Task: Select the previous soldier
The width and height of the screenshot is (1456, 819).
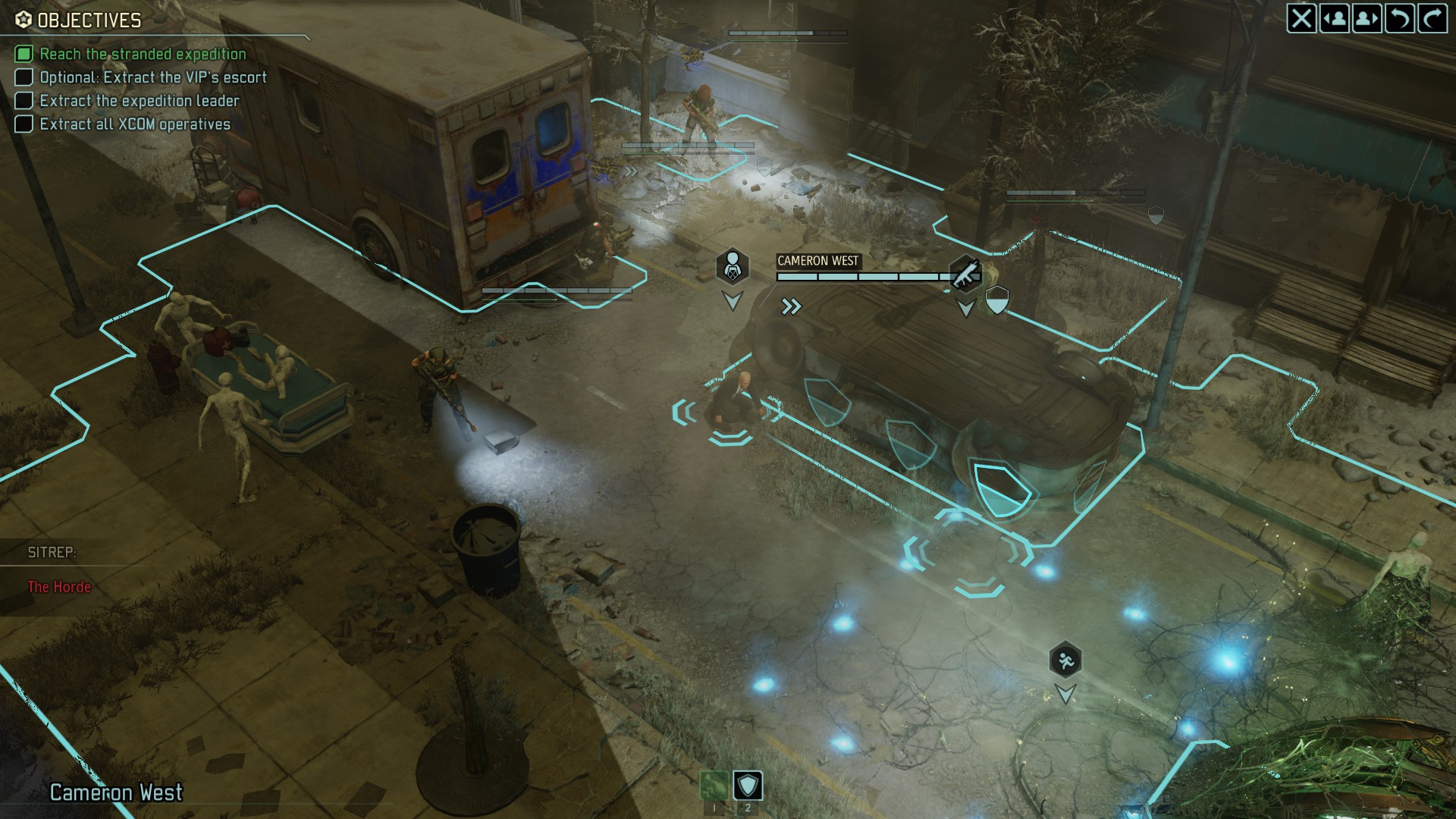Action: click(1334, 18)
